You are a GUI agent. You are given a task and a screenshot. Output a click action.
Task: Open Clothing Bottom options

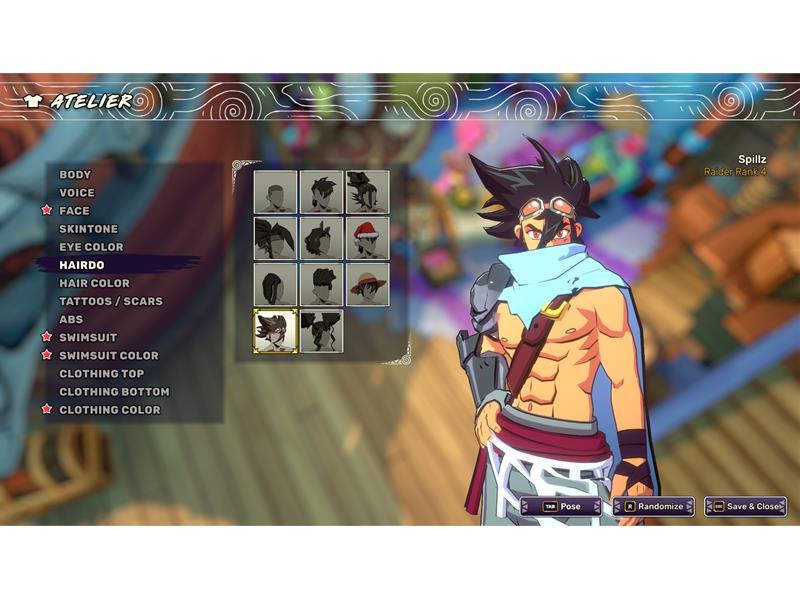coord(114,391)
